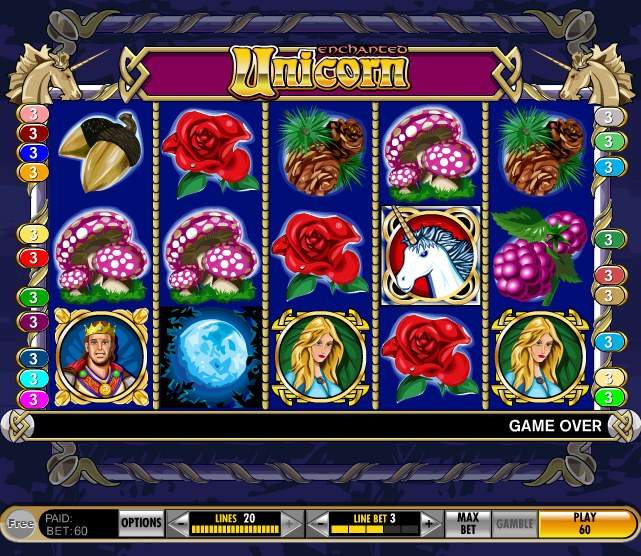
Task: Select Max Bet
Action: pyautogui.click(x=468, y=522)
